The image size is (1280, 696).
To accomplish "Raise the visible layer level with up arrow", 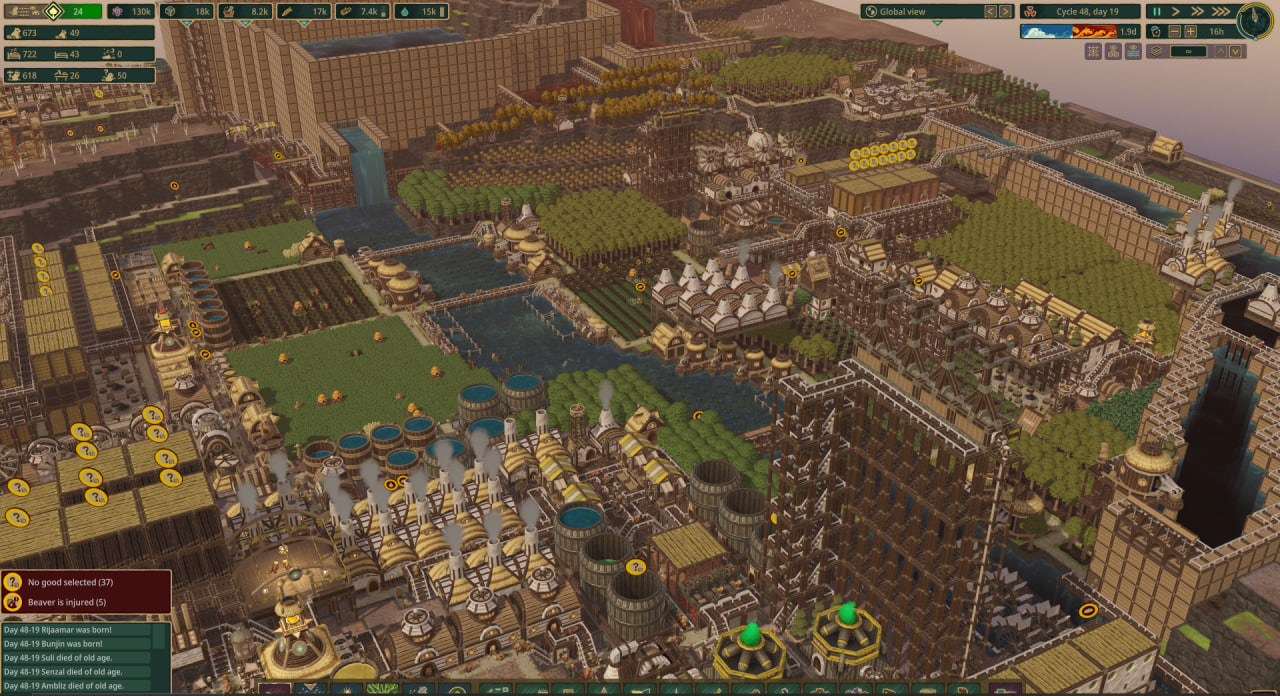I will click(x=1221, y=51).
